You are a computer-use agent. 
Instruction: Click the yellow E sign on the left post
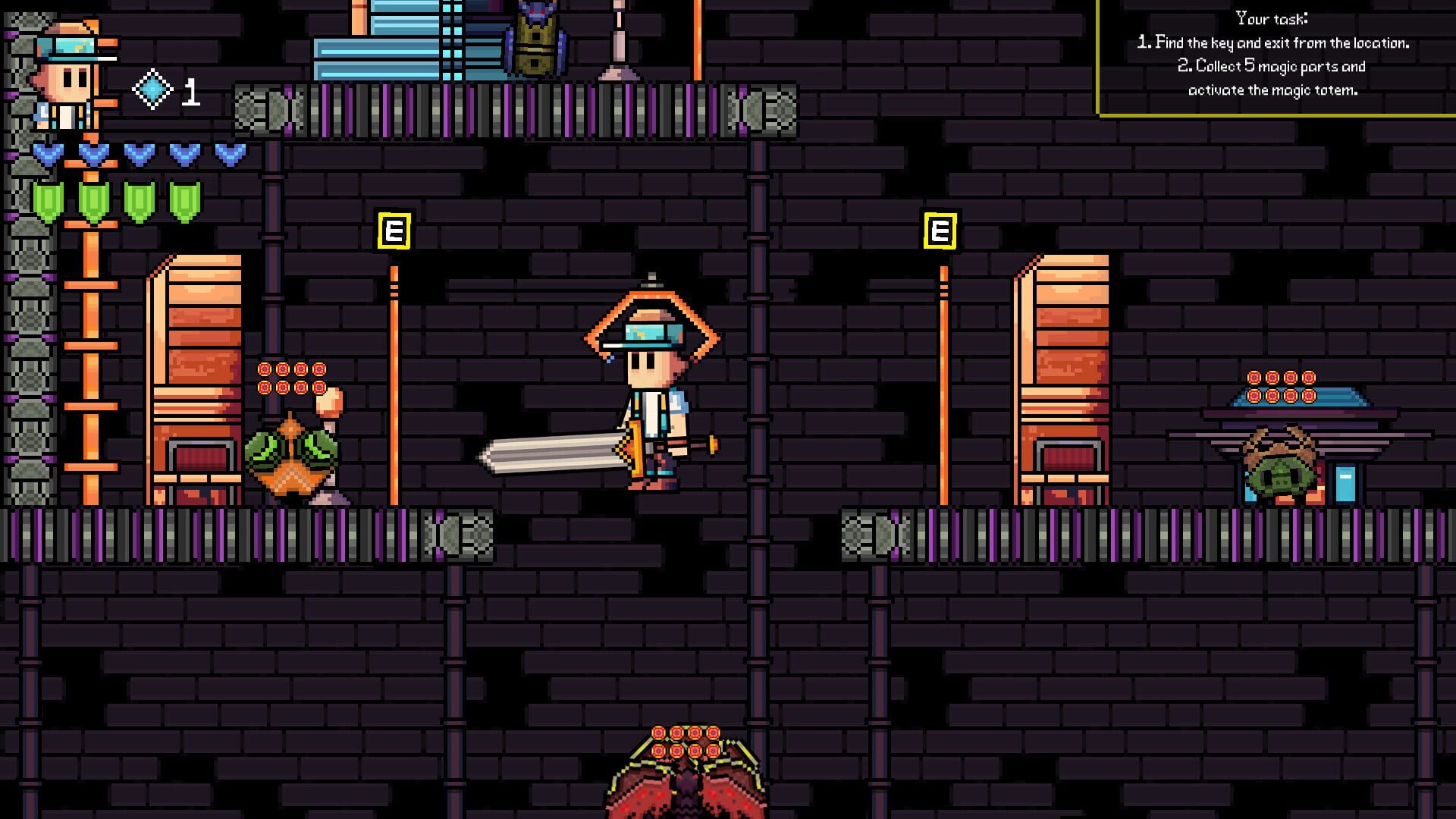point(394,230)
